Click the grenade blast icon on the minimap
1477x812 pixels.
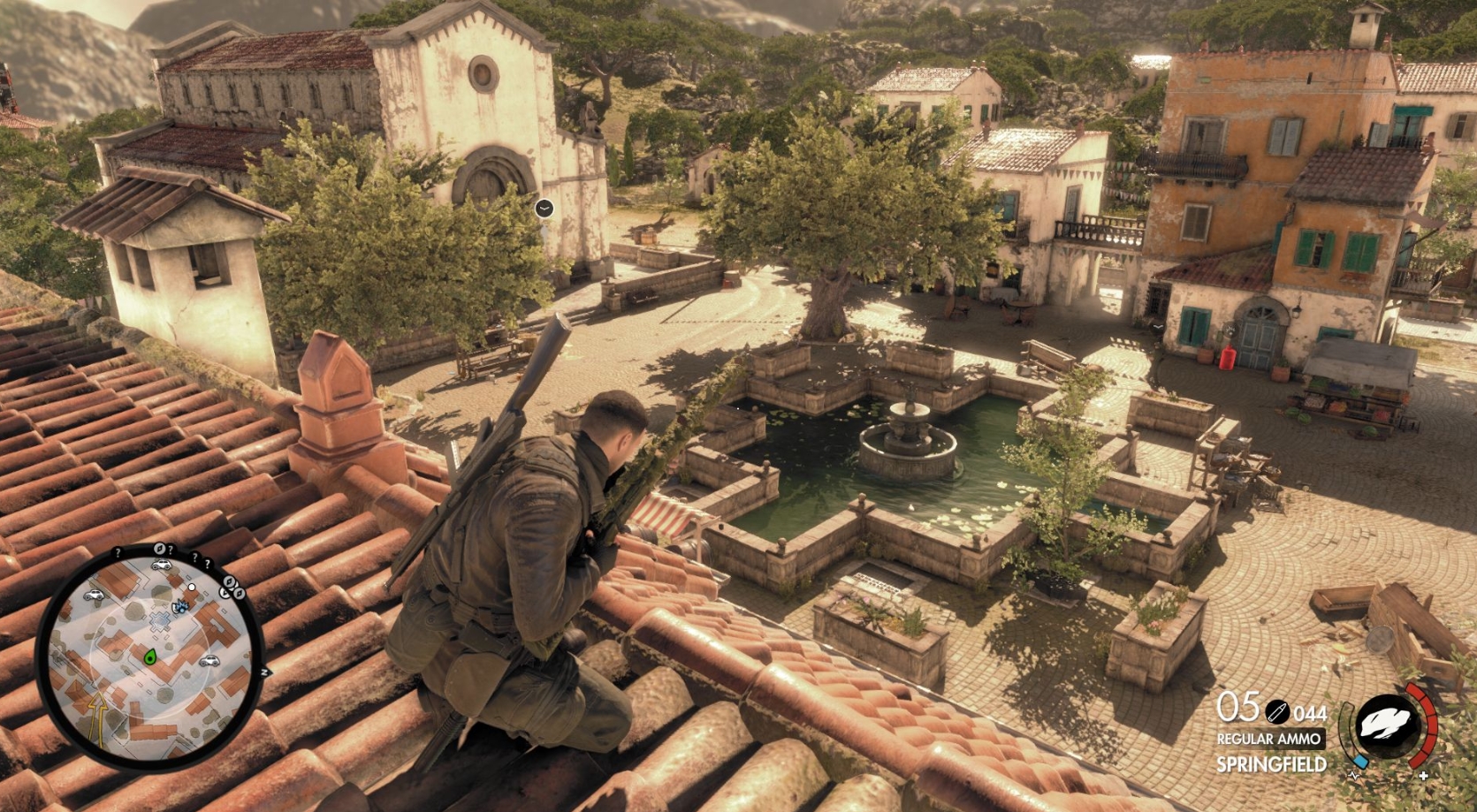point(179,605)
